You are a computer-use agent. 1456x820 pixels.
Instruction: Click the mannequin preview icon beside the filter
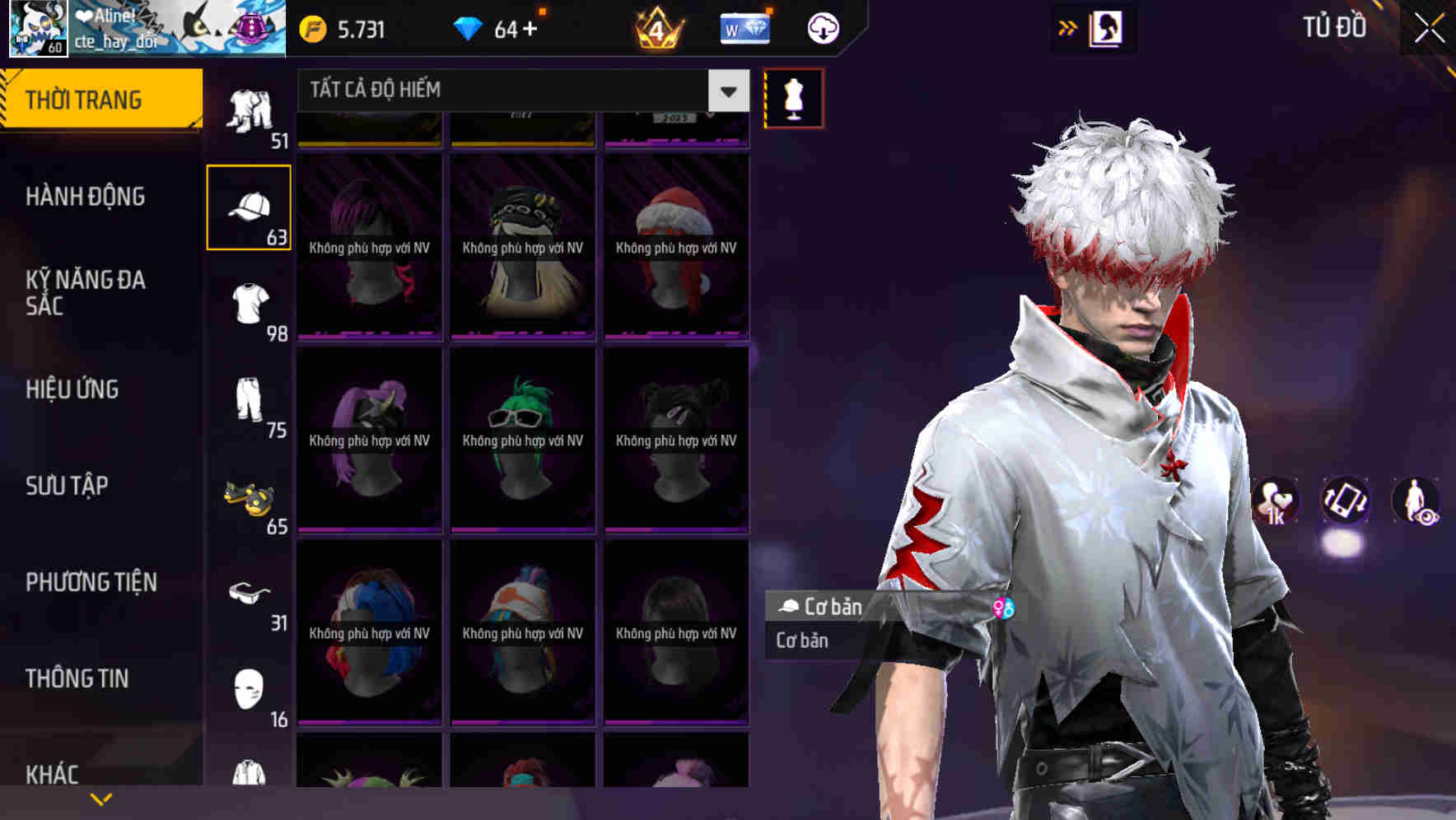coord(792,97)
